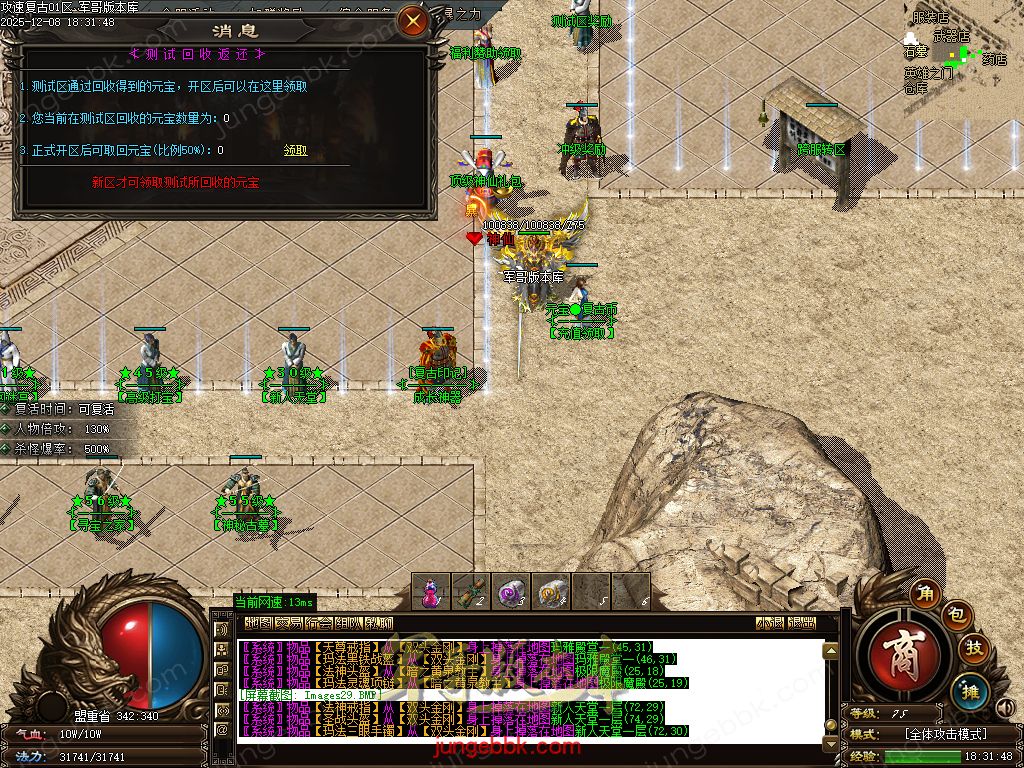1024x768 pixels.
Task: Click the 小退 logout button
Action: (x=770, y=623)
